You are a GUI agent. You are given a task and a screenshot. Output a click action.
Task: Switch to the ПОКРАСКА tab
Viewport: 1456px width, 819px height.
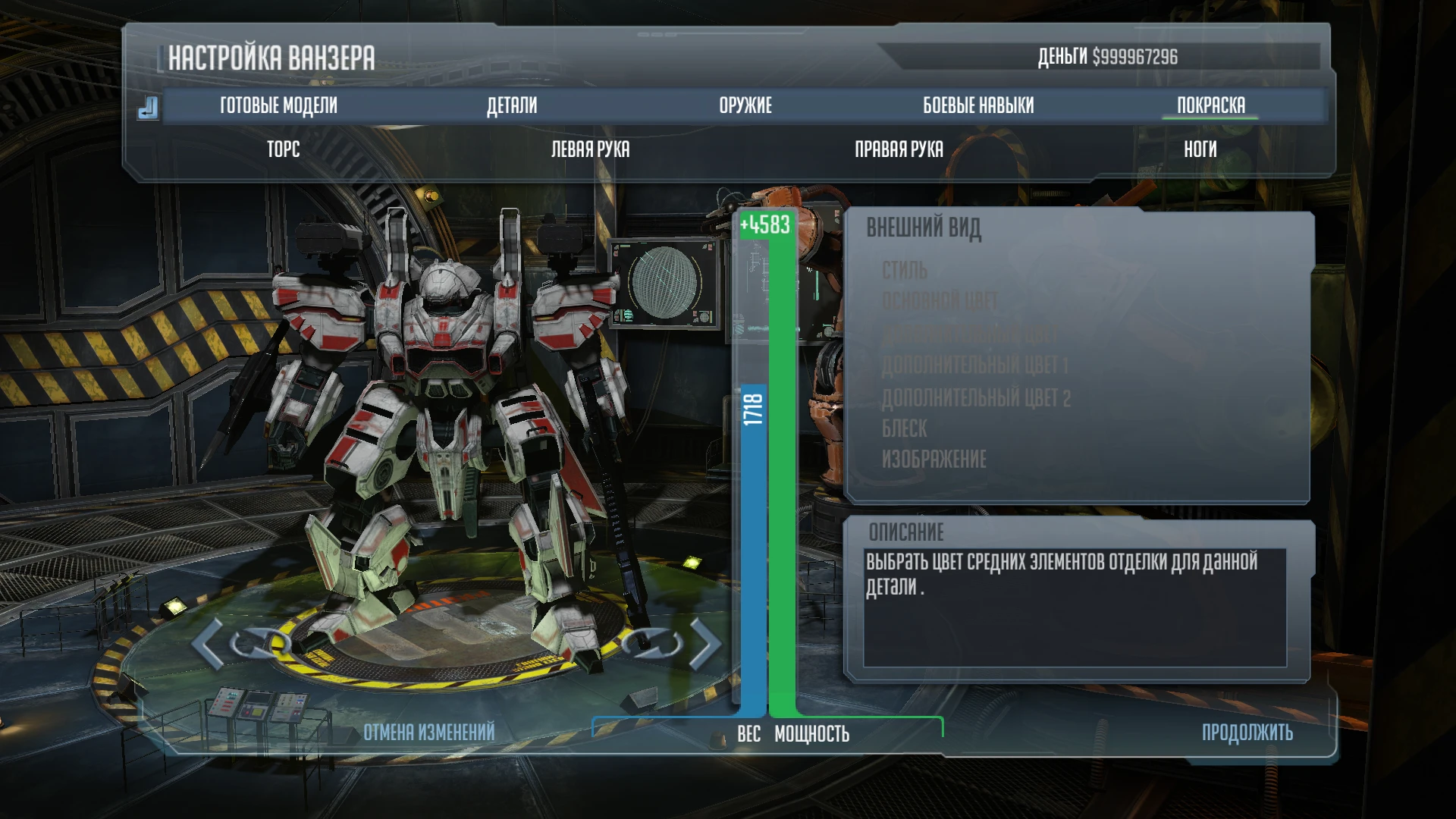(x=1210, y=105)
